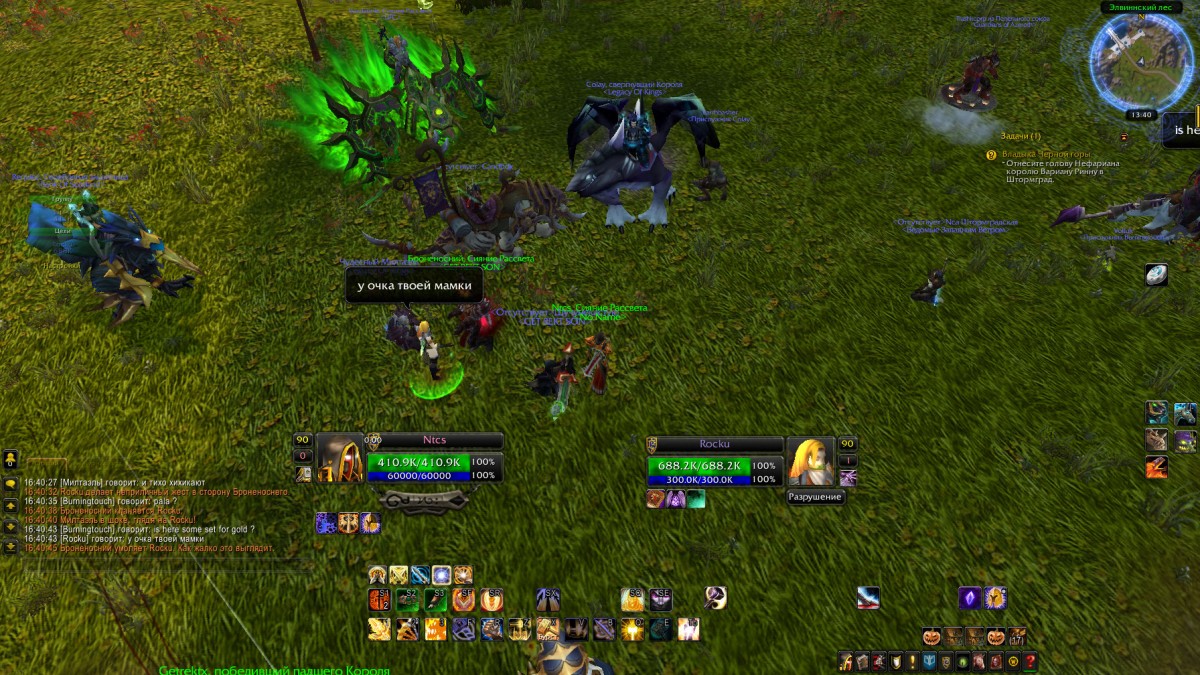
Task: Click the white stone item button
Action: coord(1157,275)
